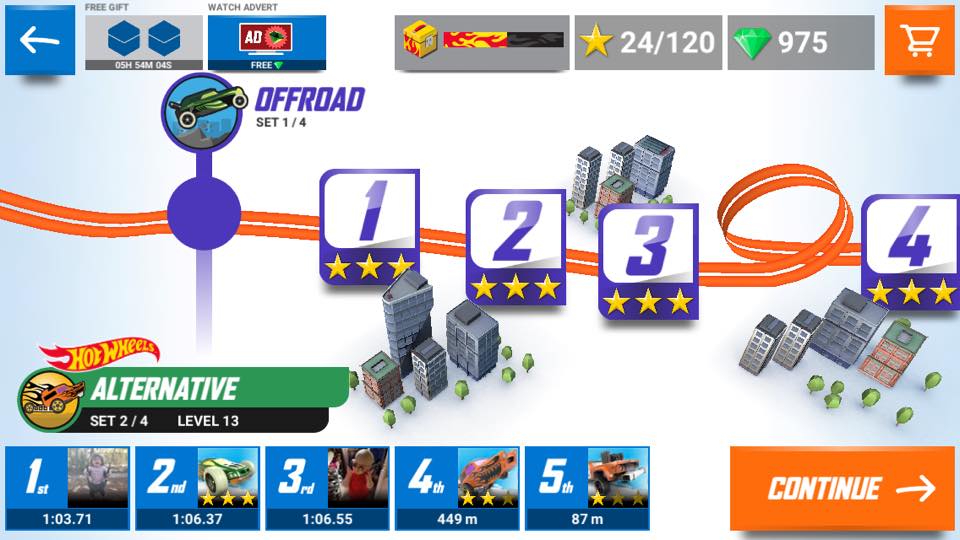Open the 5th place 87 m entry
This screenshot has width=960, height=540.
tap(587, 488)
